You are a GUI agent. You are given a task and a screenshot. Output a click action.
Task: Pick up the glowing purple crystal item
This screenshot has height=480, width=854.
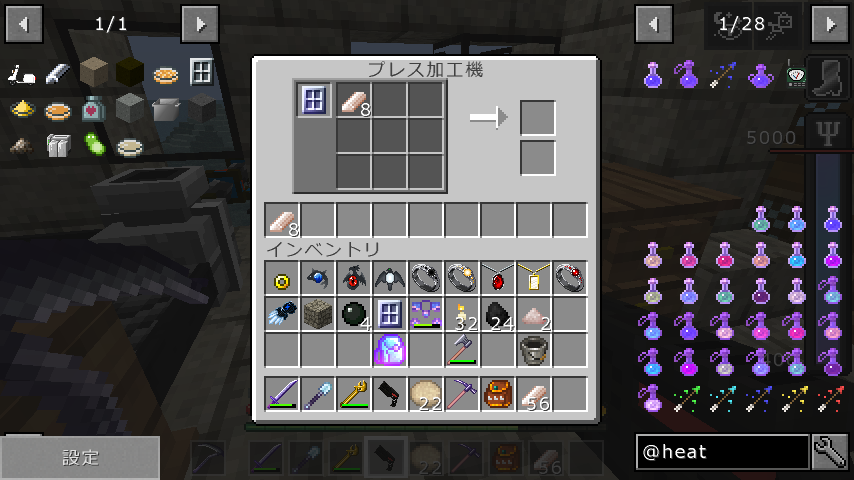click(389, 350)
